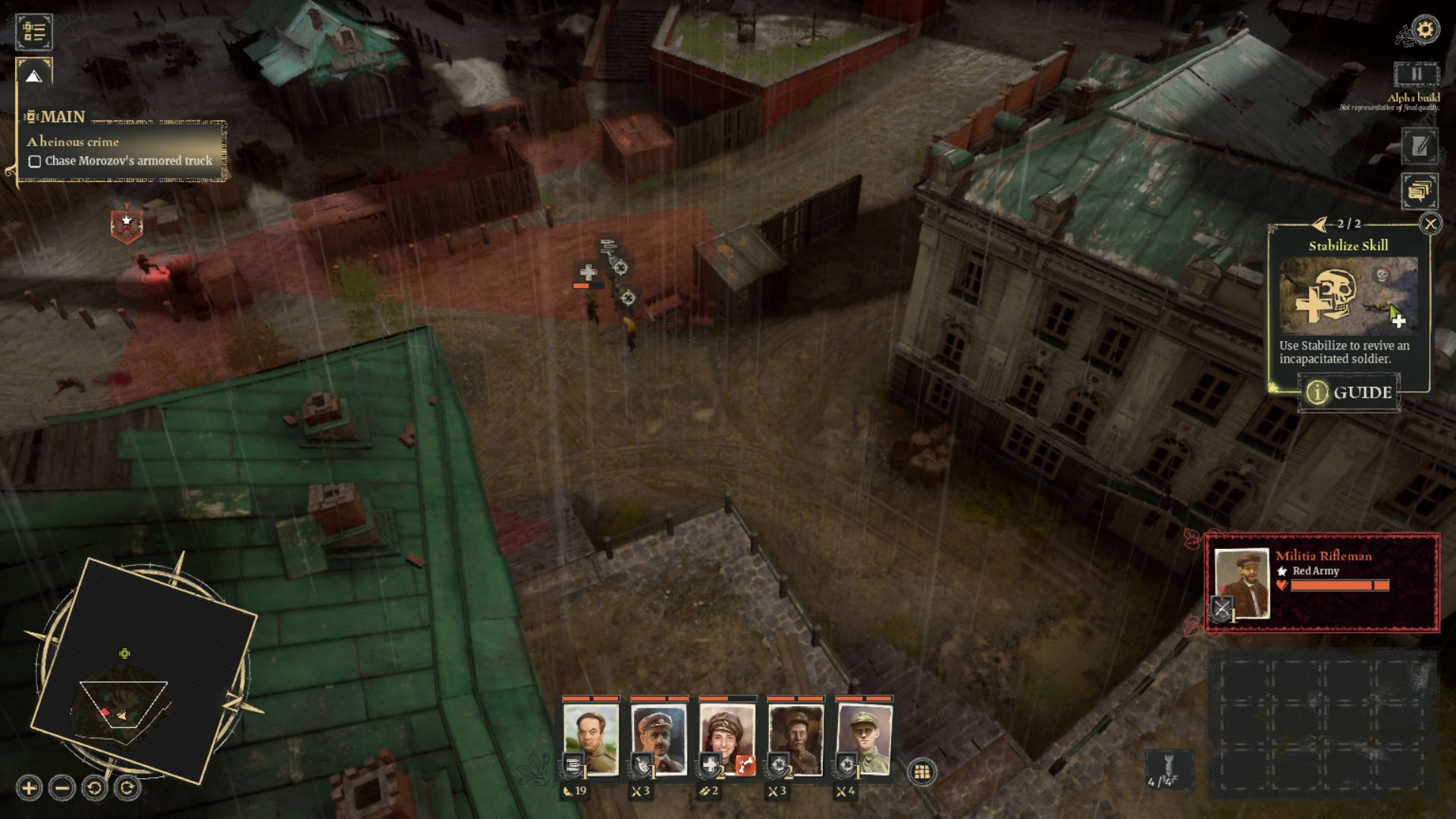This screenshot has height=819, width=1456.
Task: Open the objectives list icon
Action: 34,32
